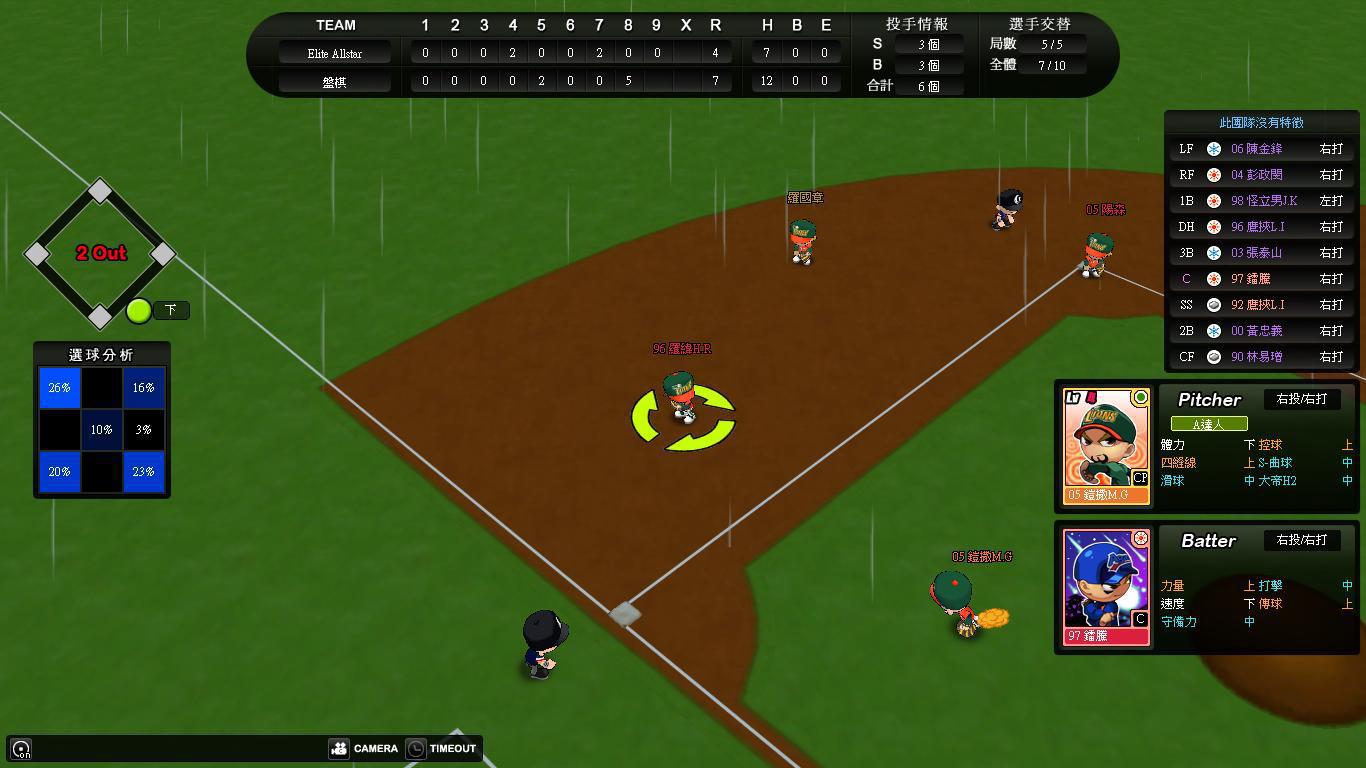Click the 2 Out base diamond indicator

pos(100,253)
